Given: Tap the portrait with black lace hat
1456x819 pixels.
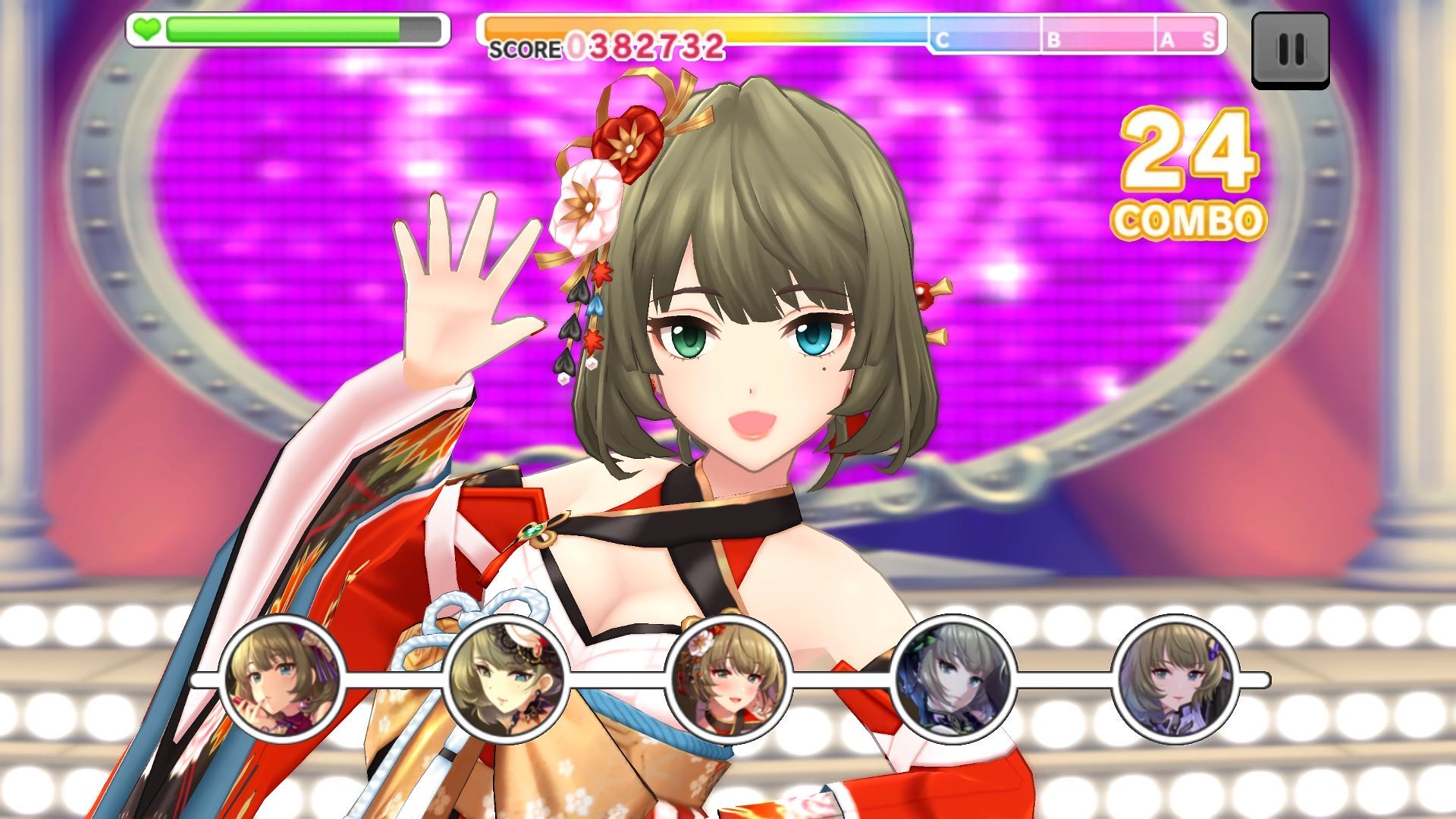Looking at the screenshot, I should point(506,679).
